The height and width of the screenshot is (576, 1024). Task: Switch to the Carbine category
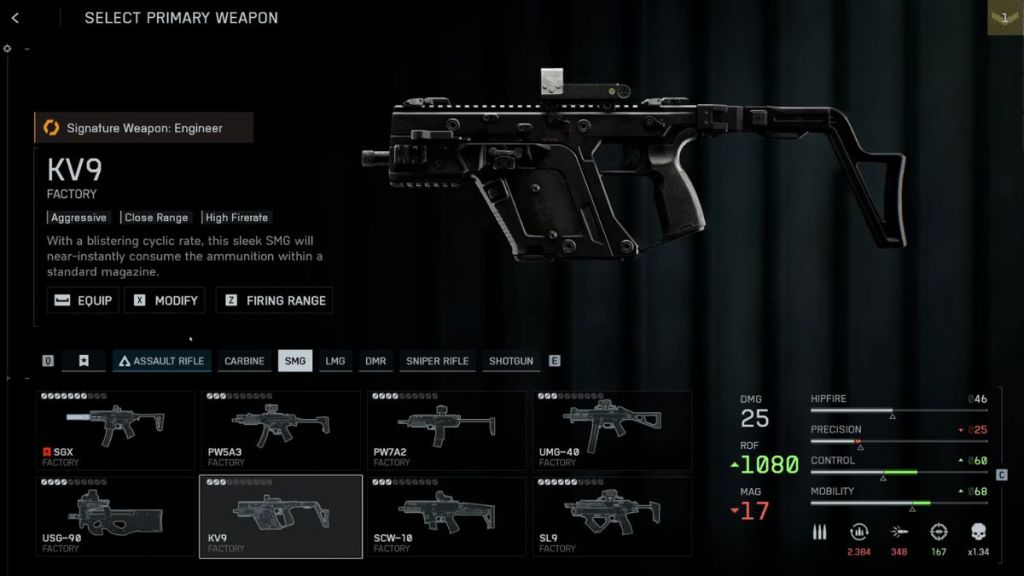click(244, 361)
